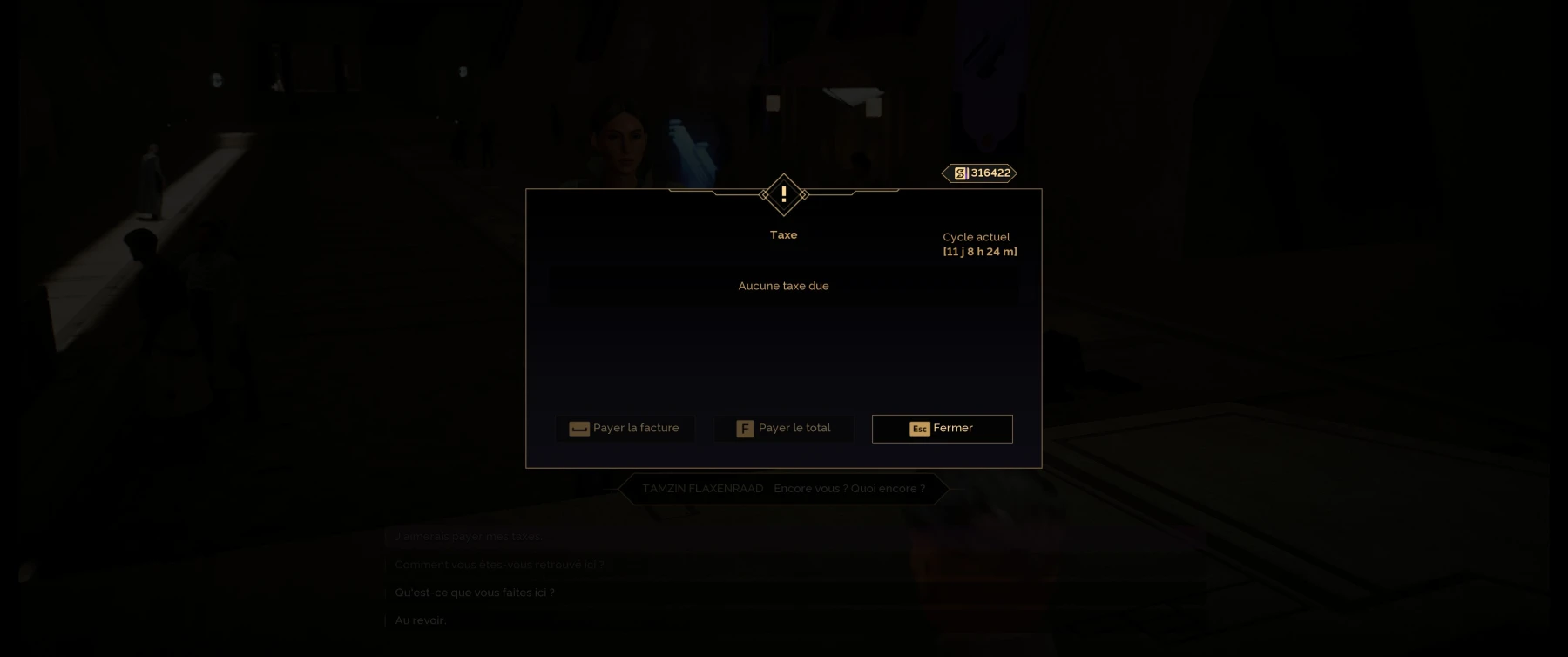Close the tax window with Fermer
Viewport: 1568px width, 657px height.
pyautogui.click(x=942, y=429)
